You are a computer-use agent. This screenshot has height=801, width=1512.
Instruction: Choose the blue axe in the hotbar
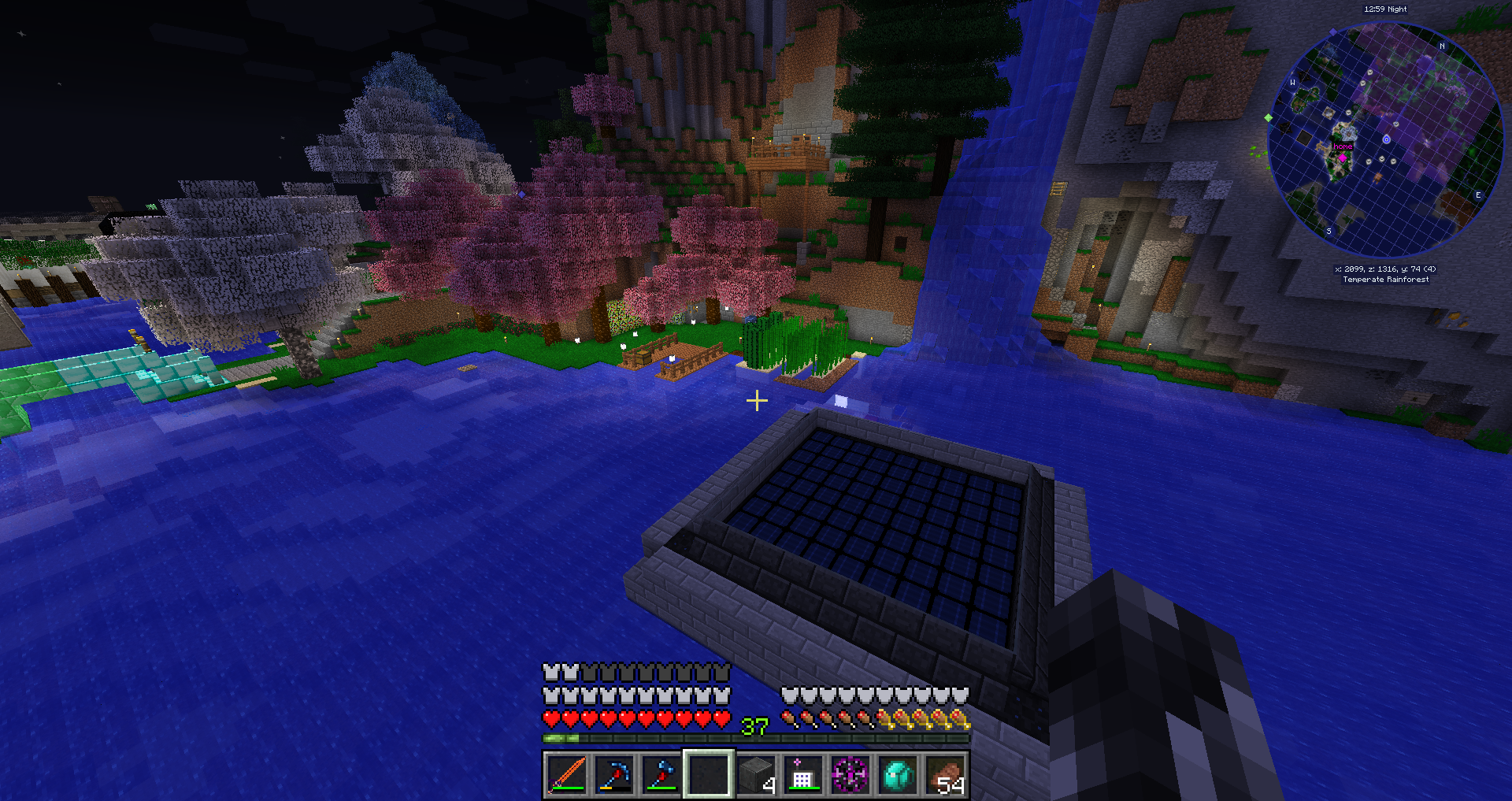(x=661, y=774)
